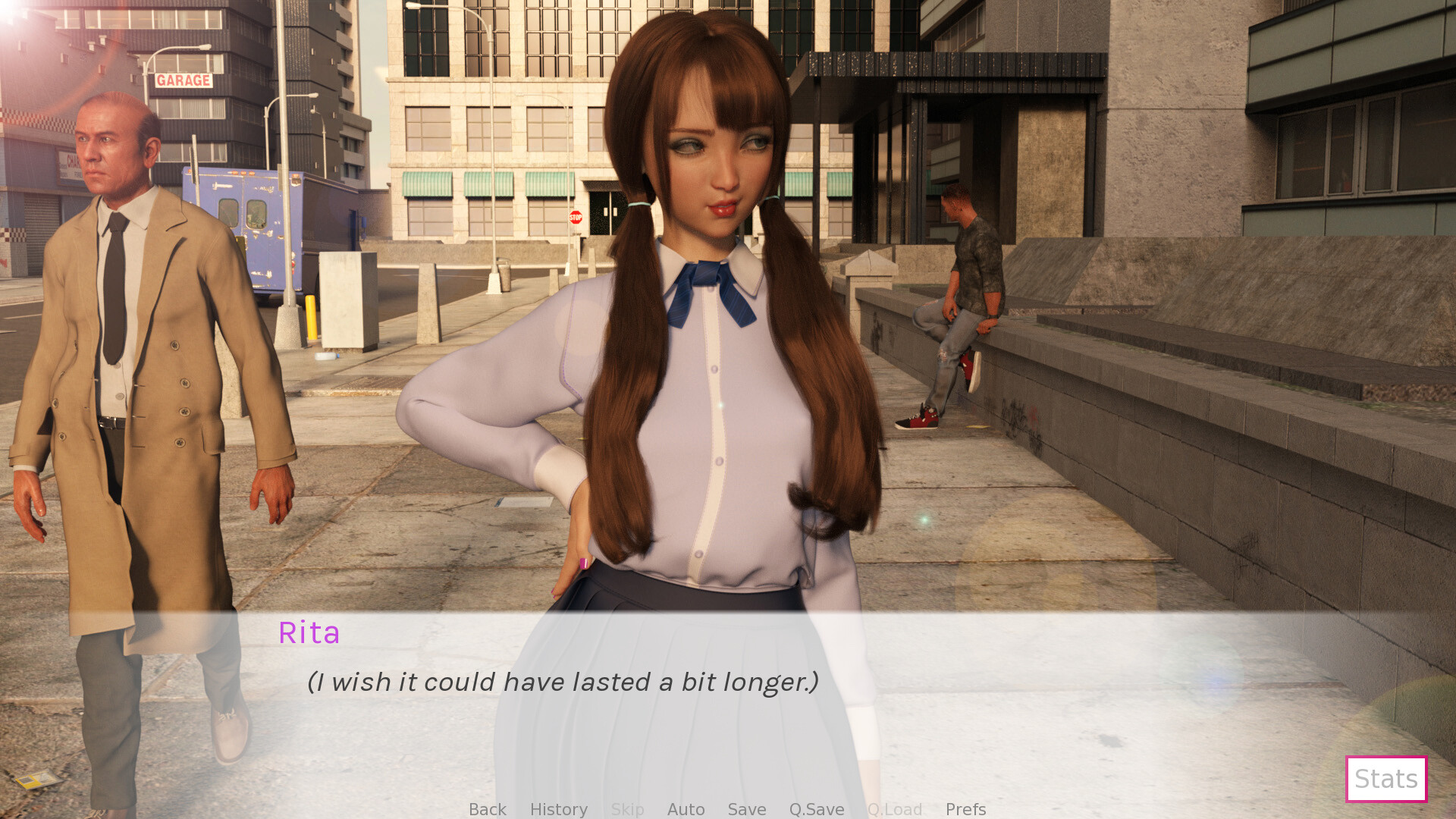Image resolution: width=1456 pixels, height=819 pixels.
Task: Open the Prefs settings menu
Action: (965, 809)
